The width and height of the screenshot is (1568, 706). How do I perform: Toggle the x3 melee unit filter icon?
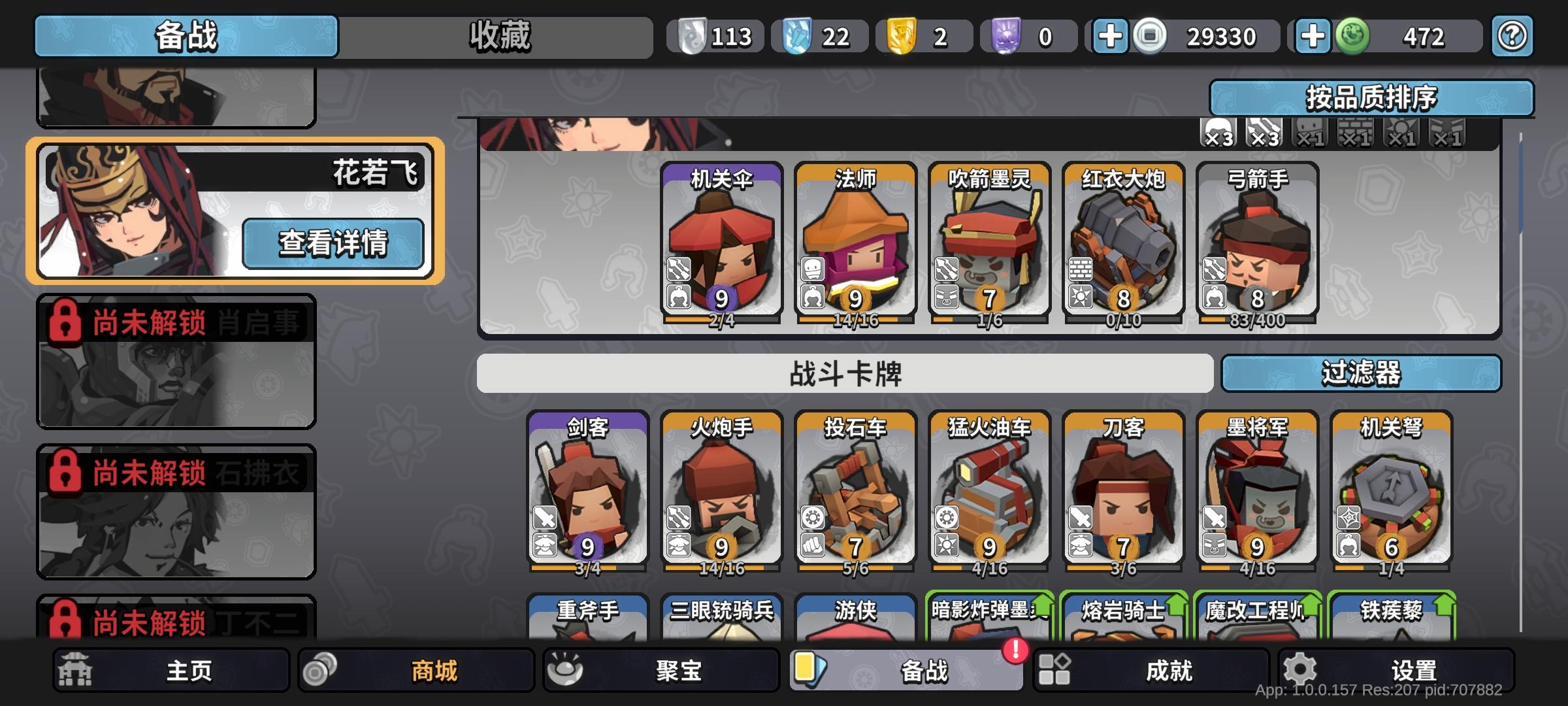coord(1217,134)
